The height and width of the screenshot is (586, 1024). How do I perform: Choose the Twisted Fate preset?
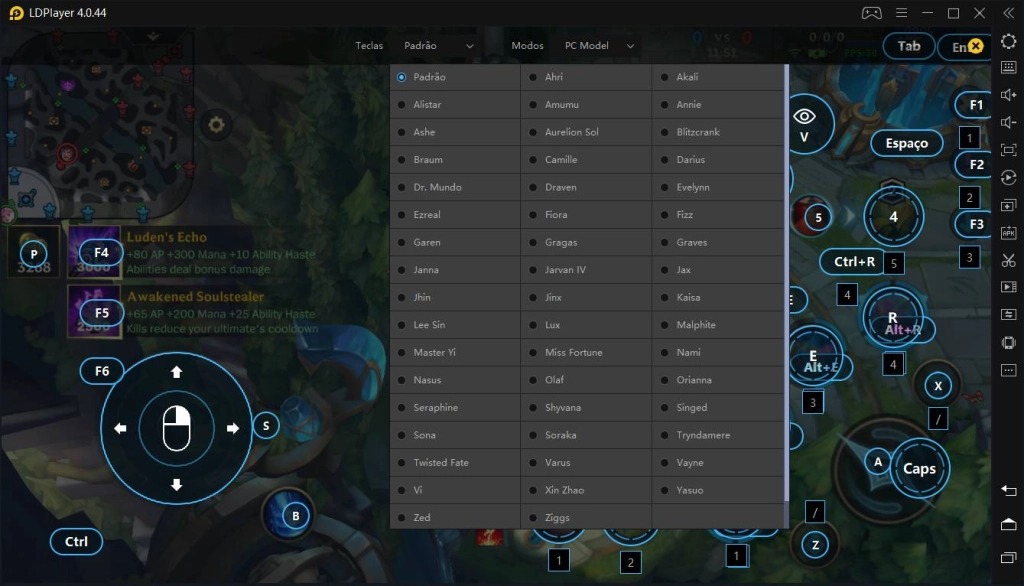coord(441,463)
